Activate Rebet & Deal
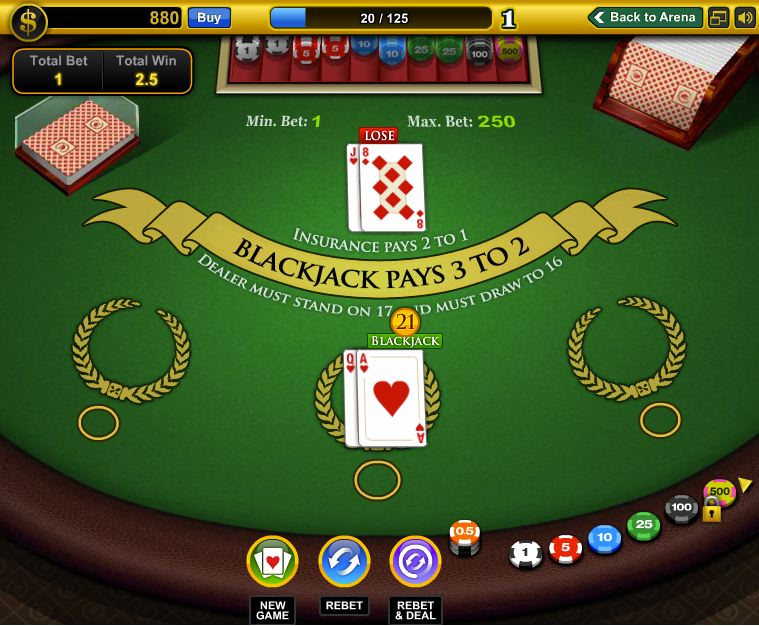Viewport: 759px width, 626px height. [415, 562]
